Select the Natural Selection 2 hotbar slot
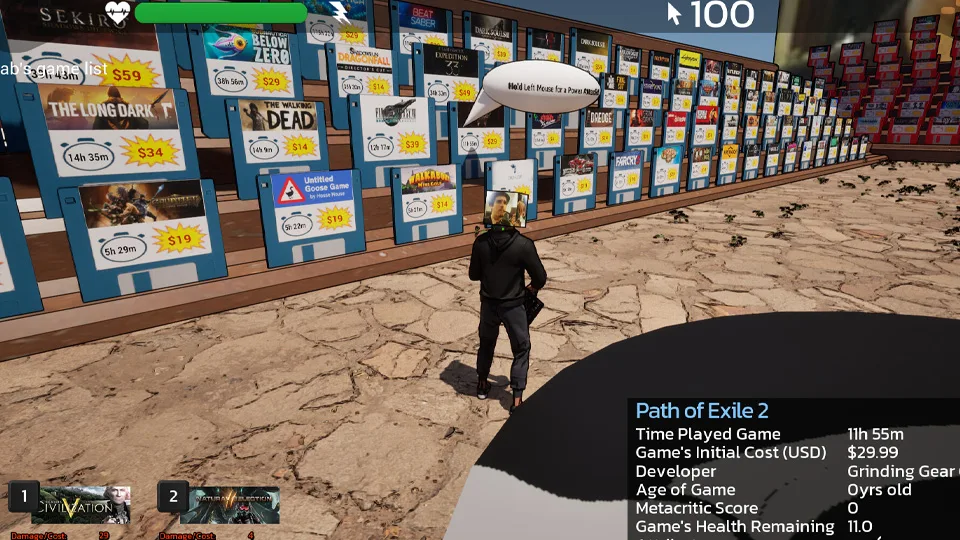The width and height of the screenshot is (960, 540). click(229, 505)
